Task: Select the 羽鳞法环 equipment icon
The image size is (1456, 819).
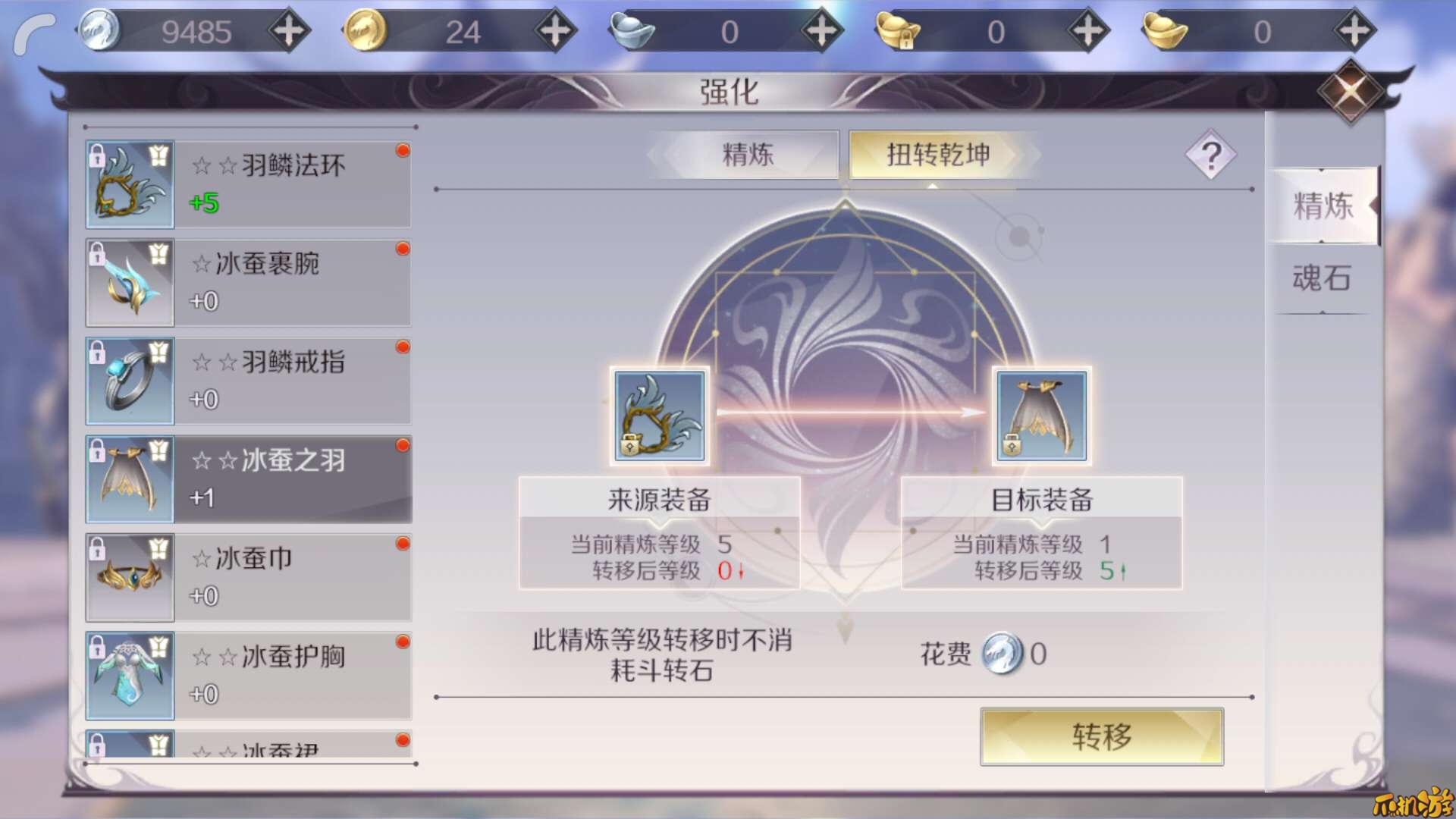Action: tap(129, 184)
